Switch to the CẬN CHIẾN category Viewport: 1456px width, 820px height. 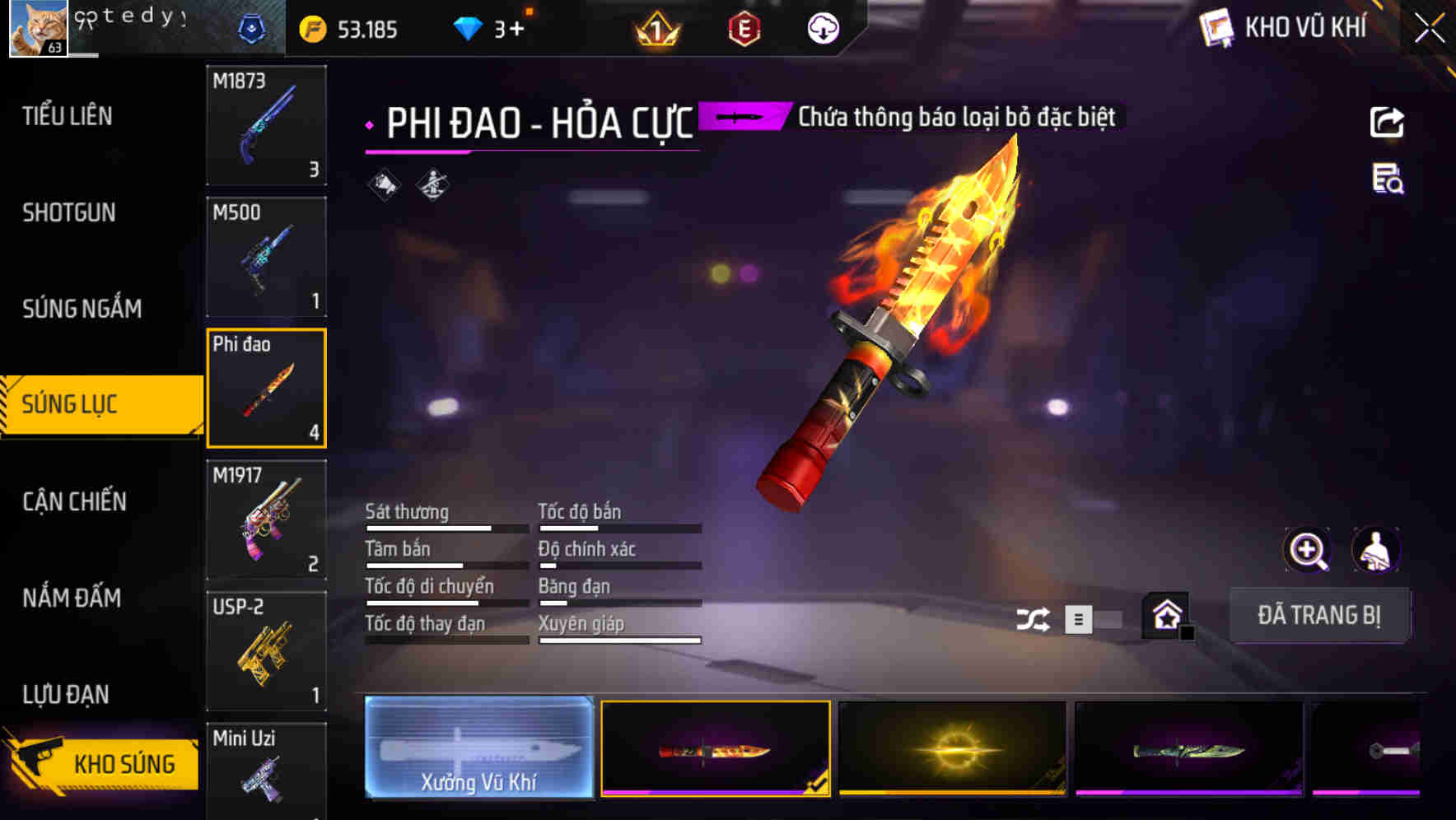point(73,501)
